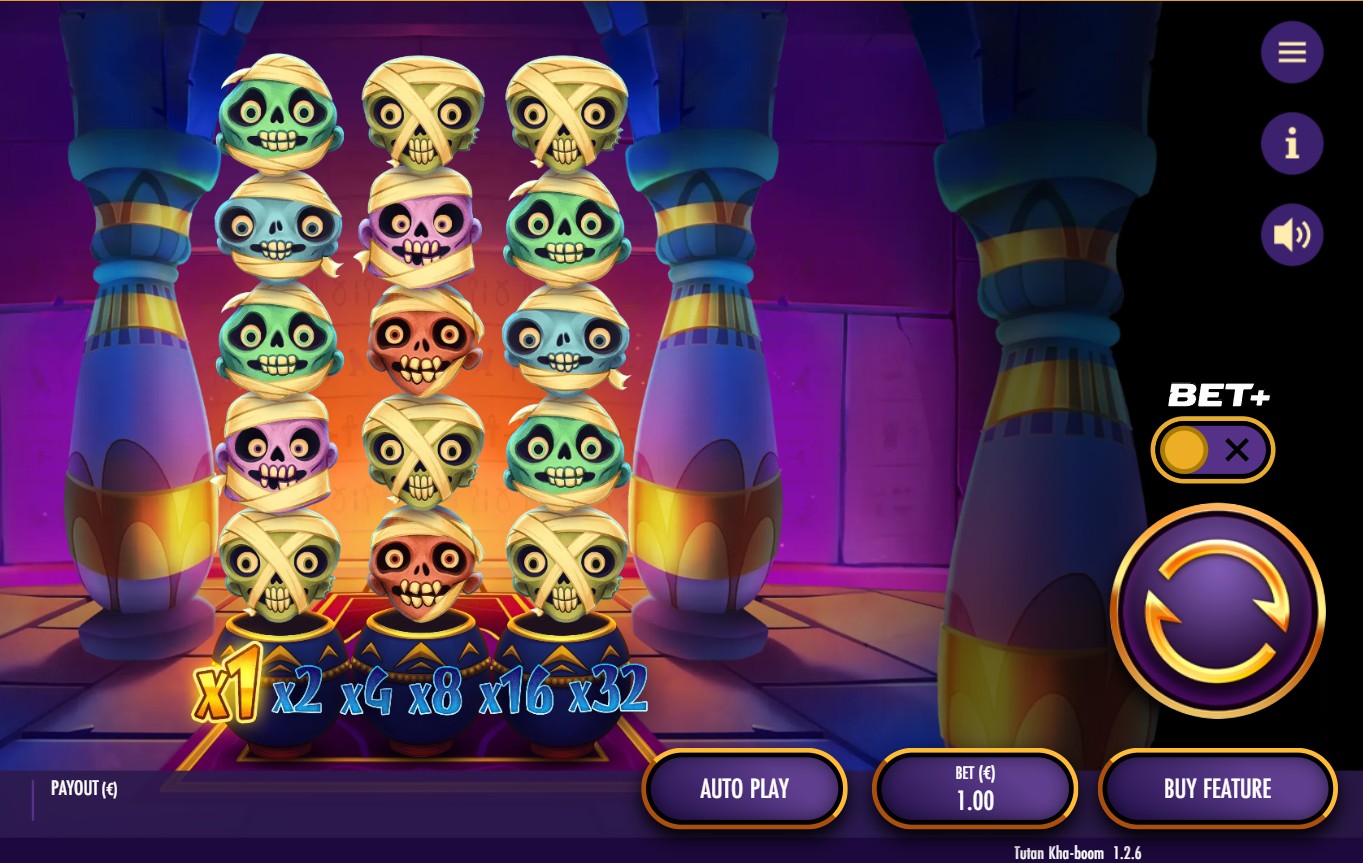Toggle the Bet+ switch
This screenshot has width=1363, height=863.
[1212, 450]
